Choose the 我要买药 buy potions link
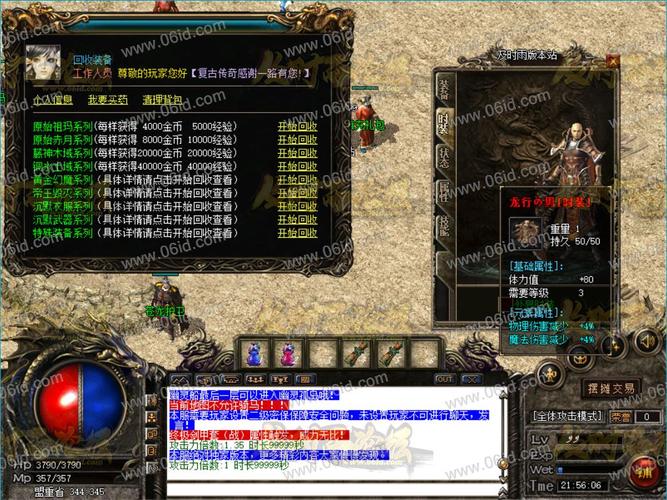 107,100
